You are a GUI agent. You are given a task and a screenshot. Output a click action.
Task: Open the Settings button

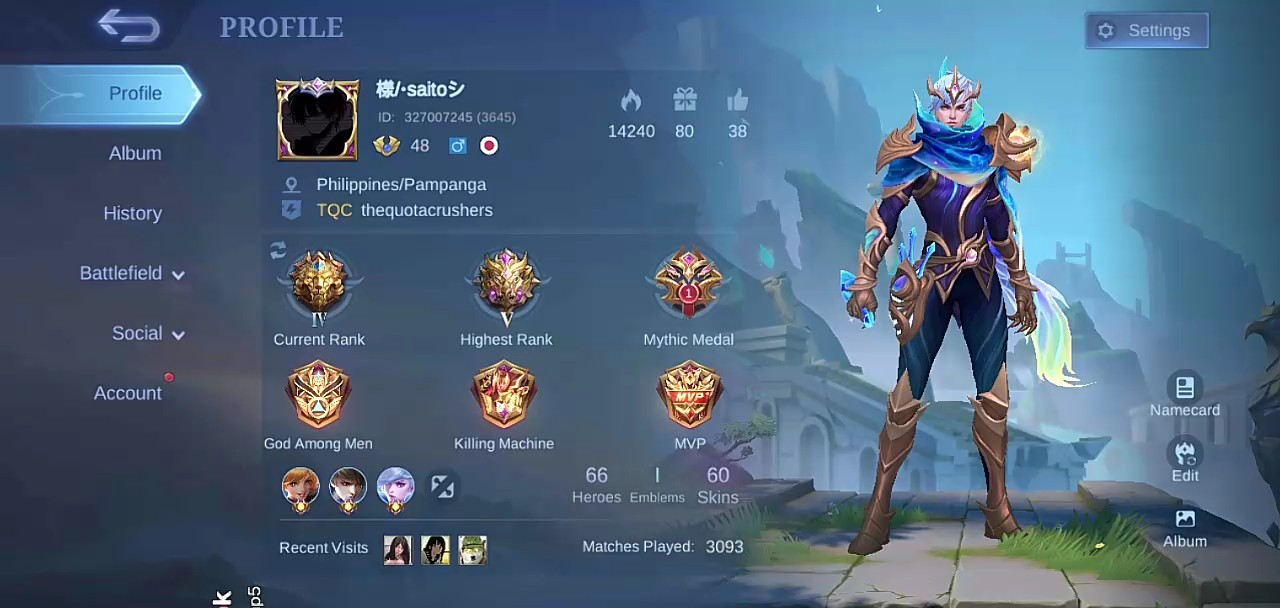[1146, 31]
